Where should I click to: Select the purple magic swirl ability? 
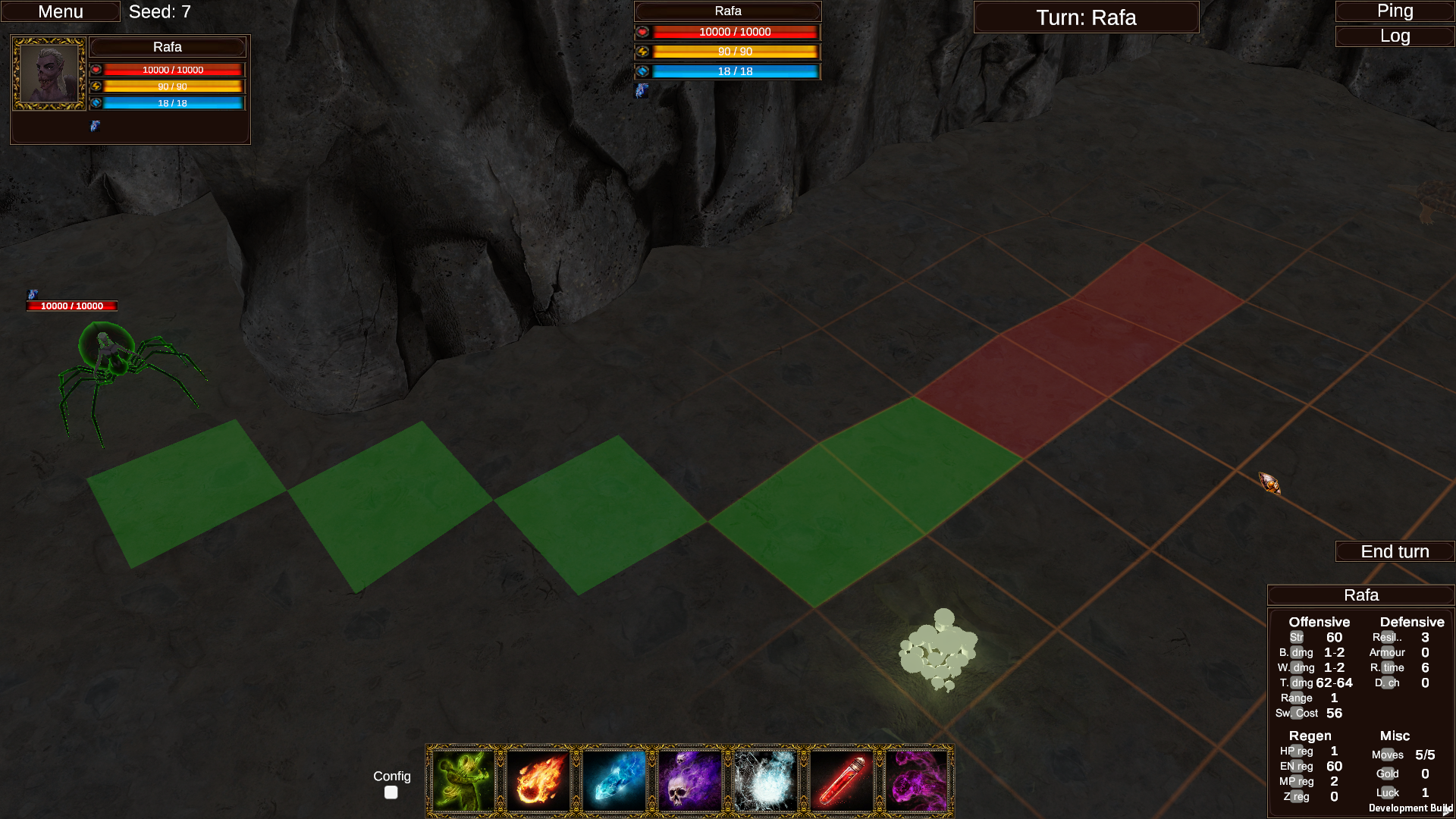(x=916, y=781)
